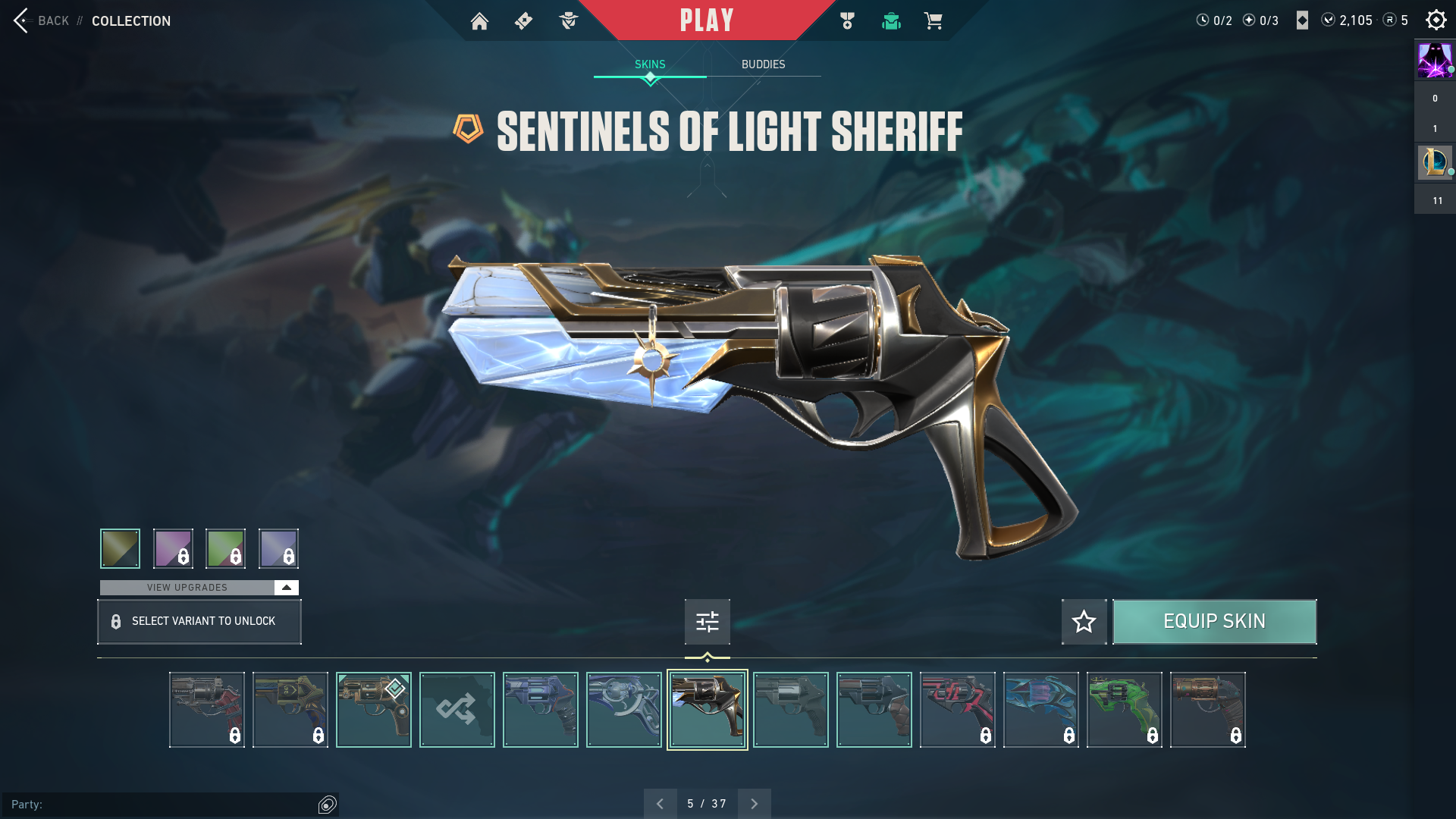Hit the red PLAY button

click(x=706, y=20)
